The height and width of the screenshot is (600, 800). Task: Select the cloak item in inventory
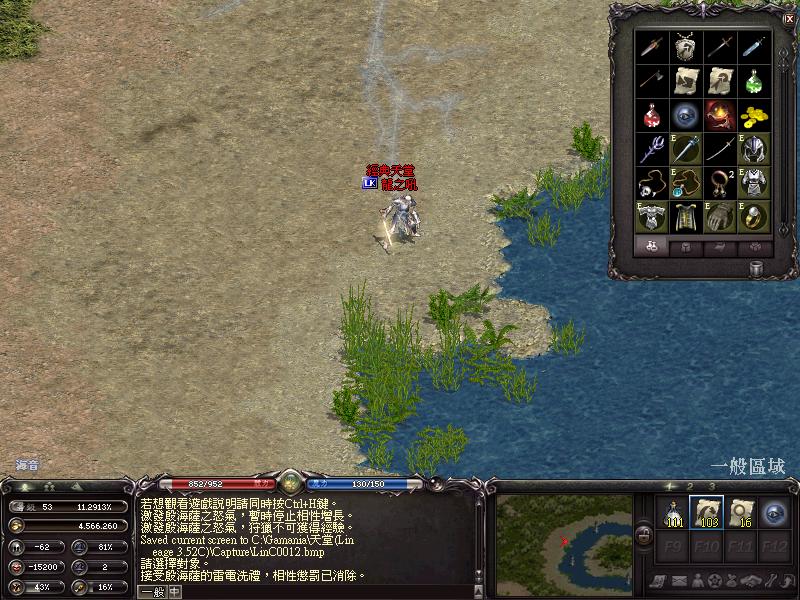click(686, 217)
